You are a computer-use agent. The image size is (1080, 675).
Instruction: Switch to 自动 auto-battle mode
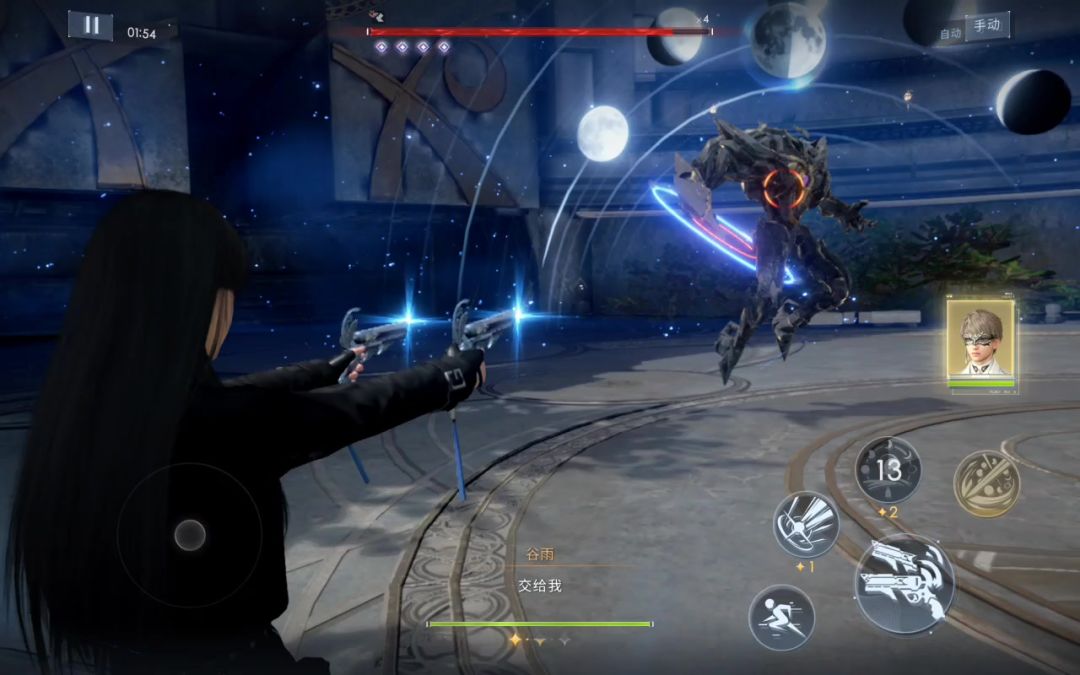950,33
